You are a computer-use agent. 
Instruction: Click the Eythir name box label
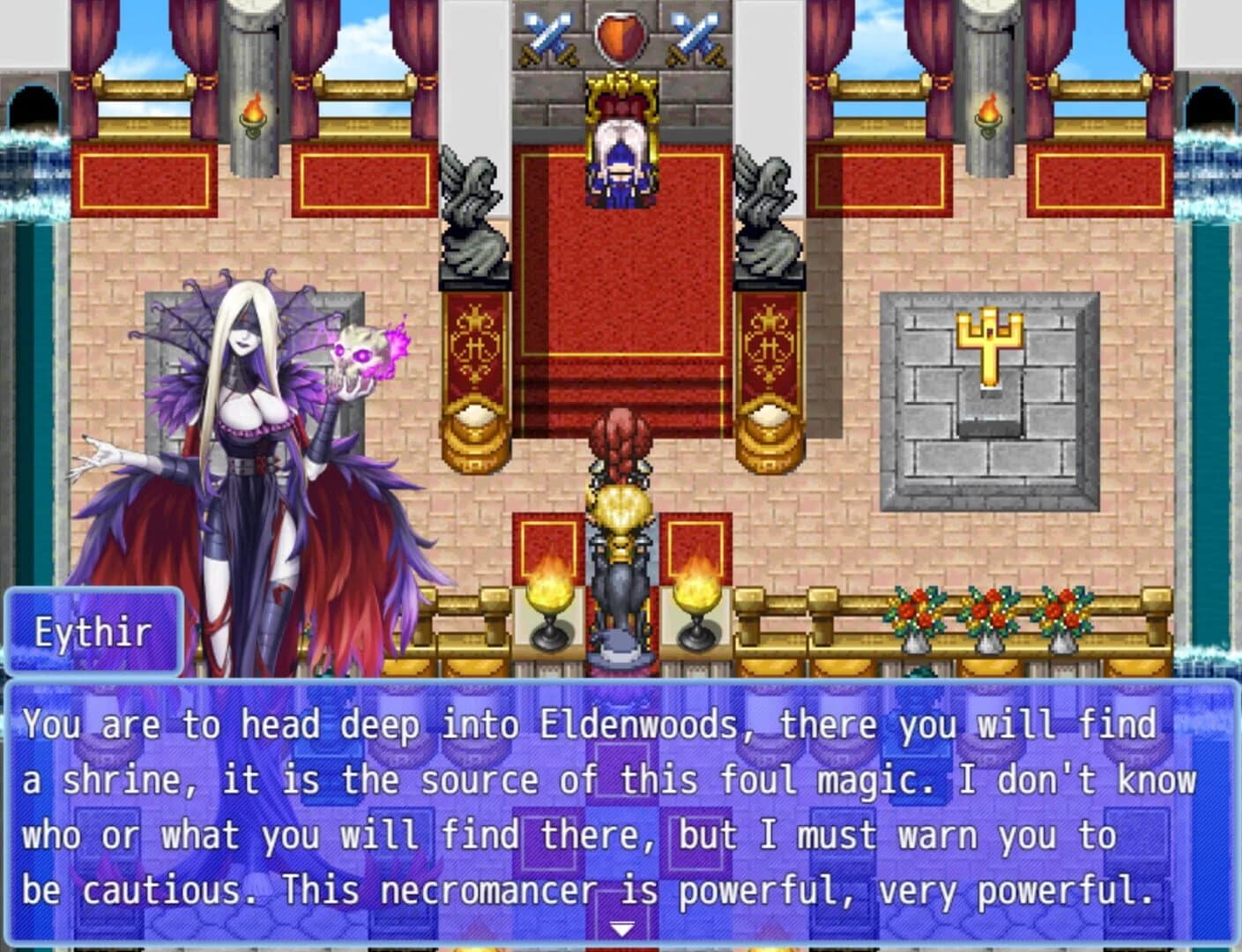tap(94, 629)
